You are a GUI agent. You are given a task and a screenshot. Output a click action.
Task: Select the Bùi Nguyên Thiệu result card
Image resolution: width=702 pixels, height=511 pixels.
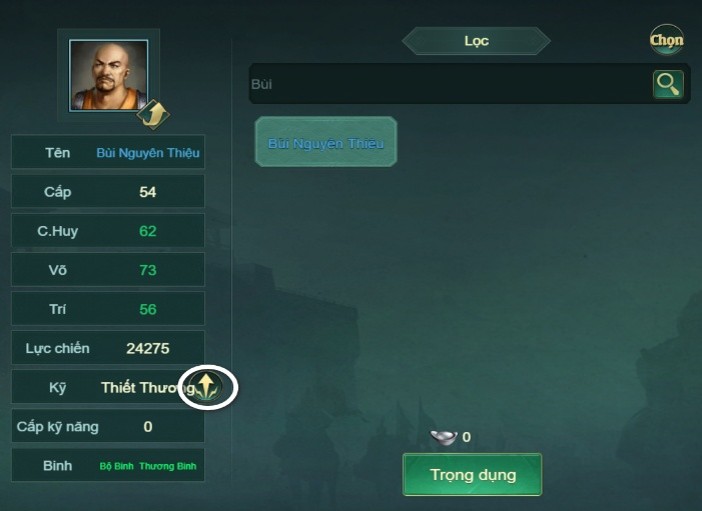pyautogui.click(x=326, y=142)
